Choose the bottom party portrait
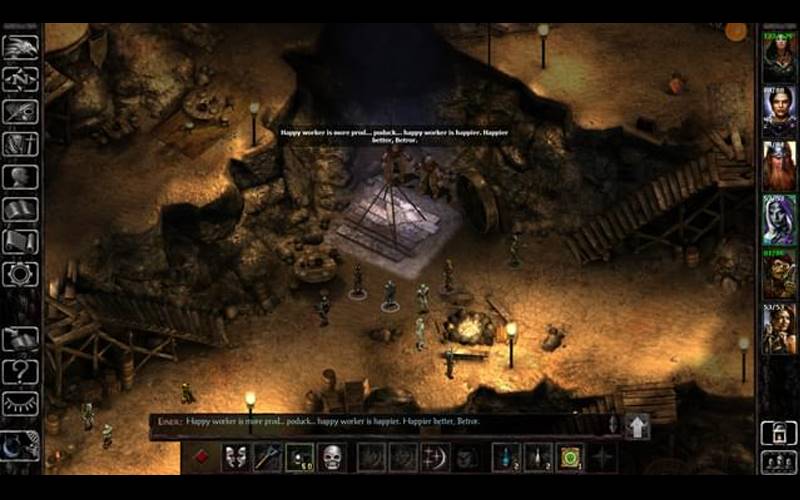Viewport: 800px width, 500px height. click(x=779, y=328)
